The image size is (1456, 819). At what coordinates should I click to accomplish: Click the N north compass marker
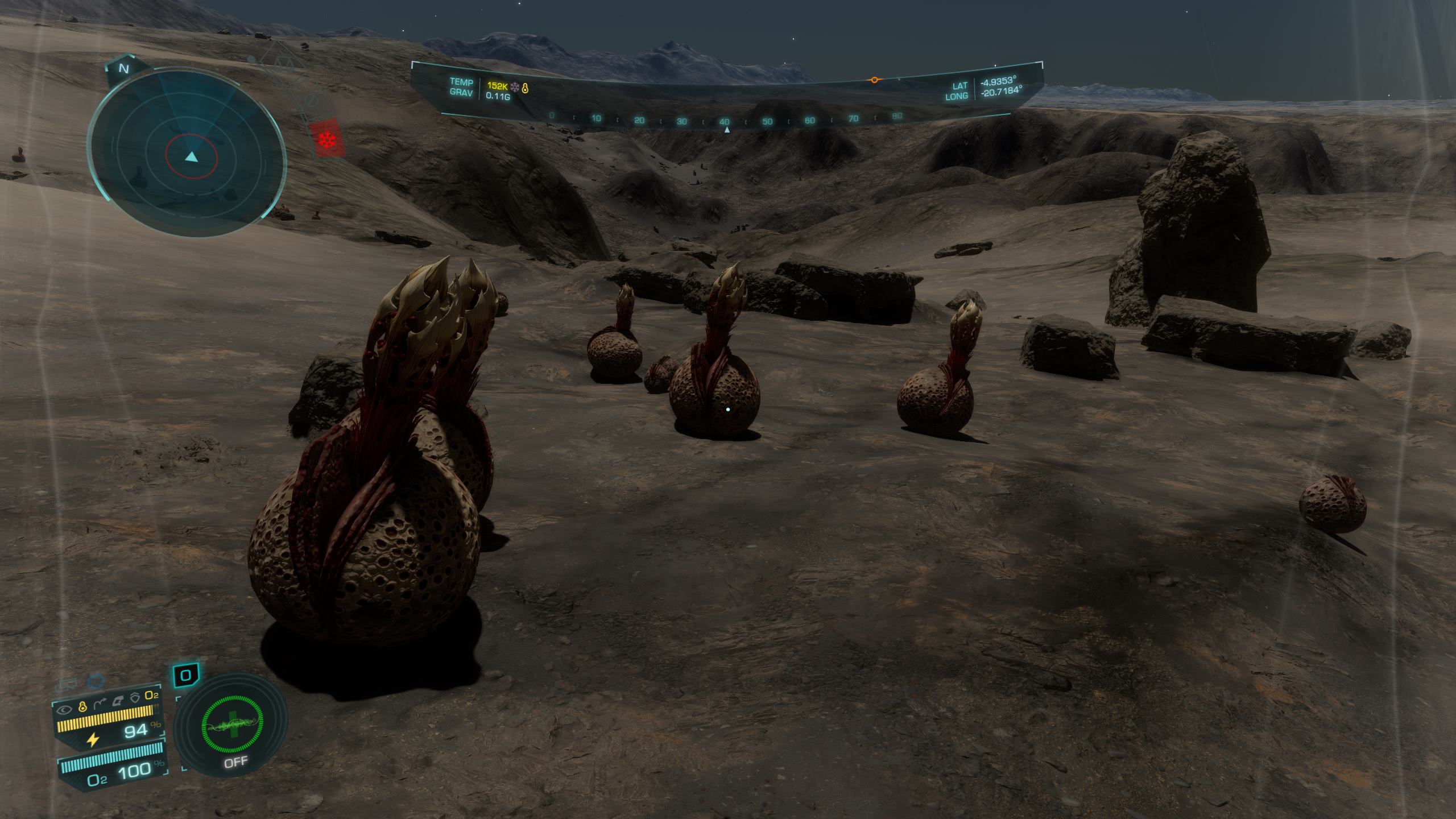click(x=123, y=69)
